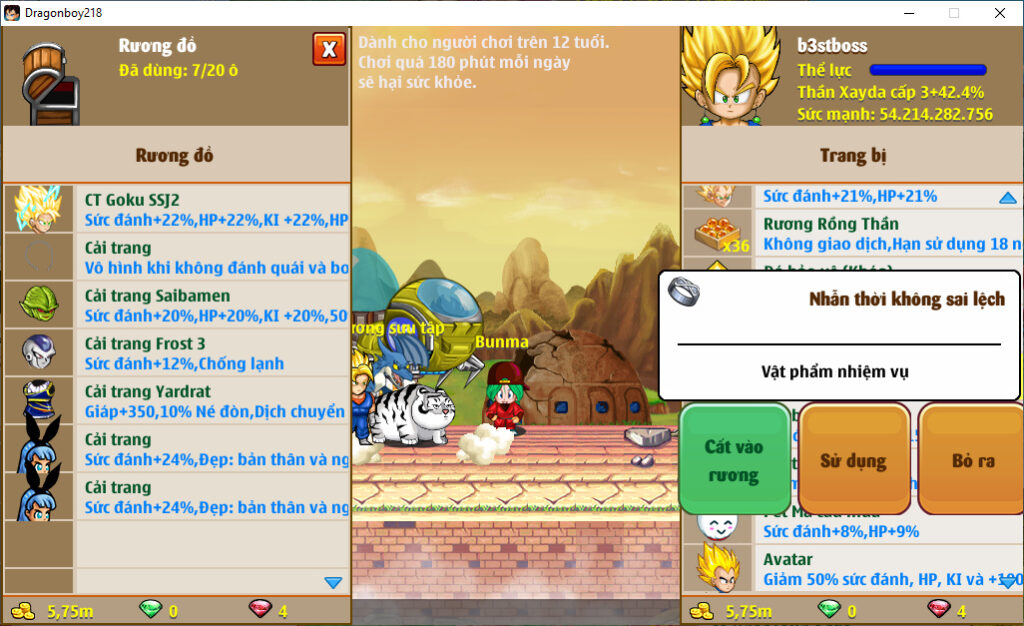
Task: Select the Avatar item row
Action: tap(850, 568)
